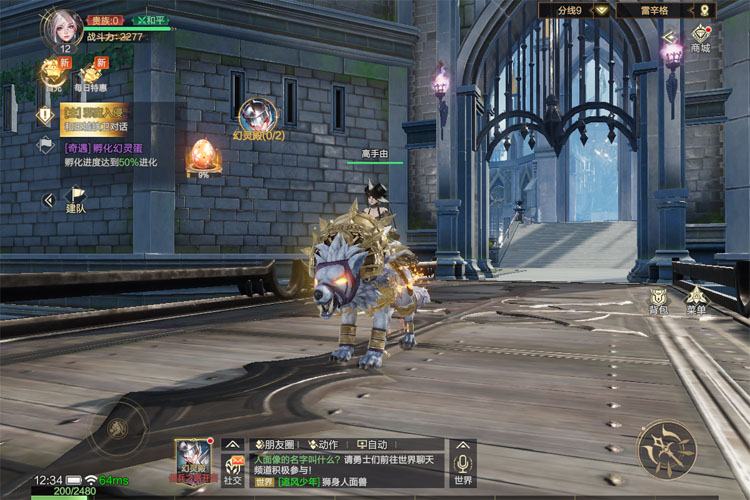Select the main quest 和旺城护卫对话 tracker entry
The width and height of the screenshot is (750, 500).
94,119
